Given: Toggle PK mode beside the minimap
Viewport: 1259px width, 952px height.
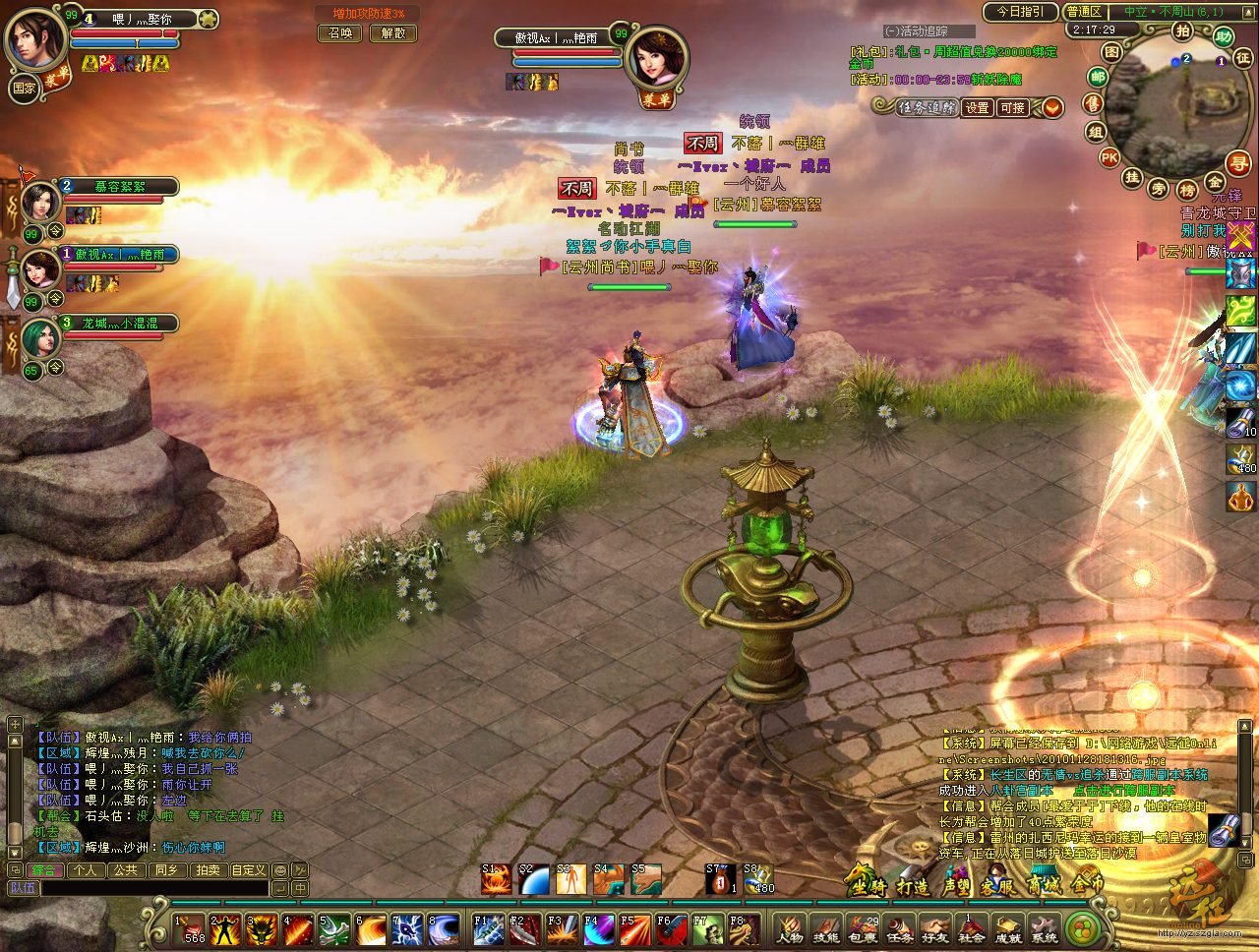Looking at the screenshot, I should [x=1109, y=157].
